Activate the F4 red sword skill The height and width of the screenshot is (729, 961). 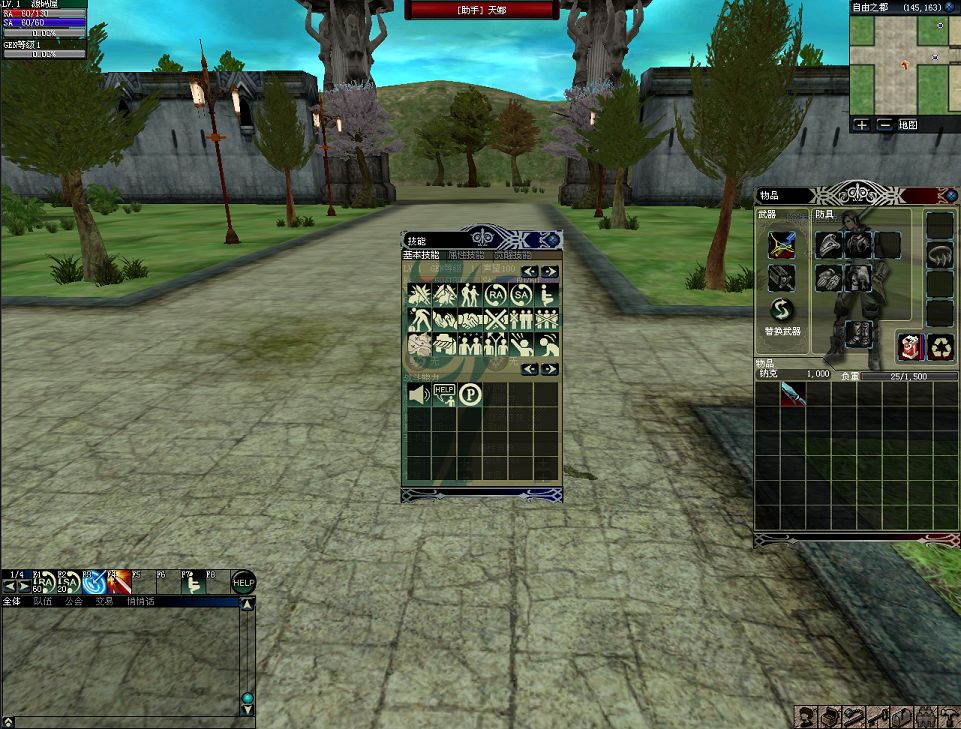(119, 583)
